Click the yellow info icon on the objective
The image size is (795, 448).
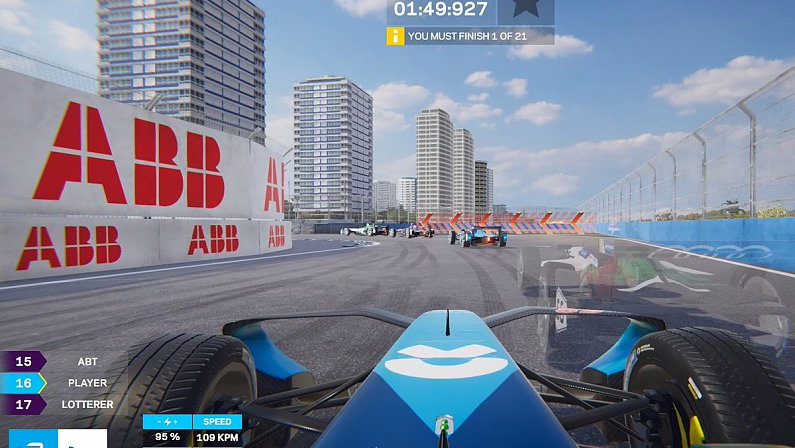[x=396, y=36]
